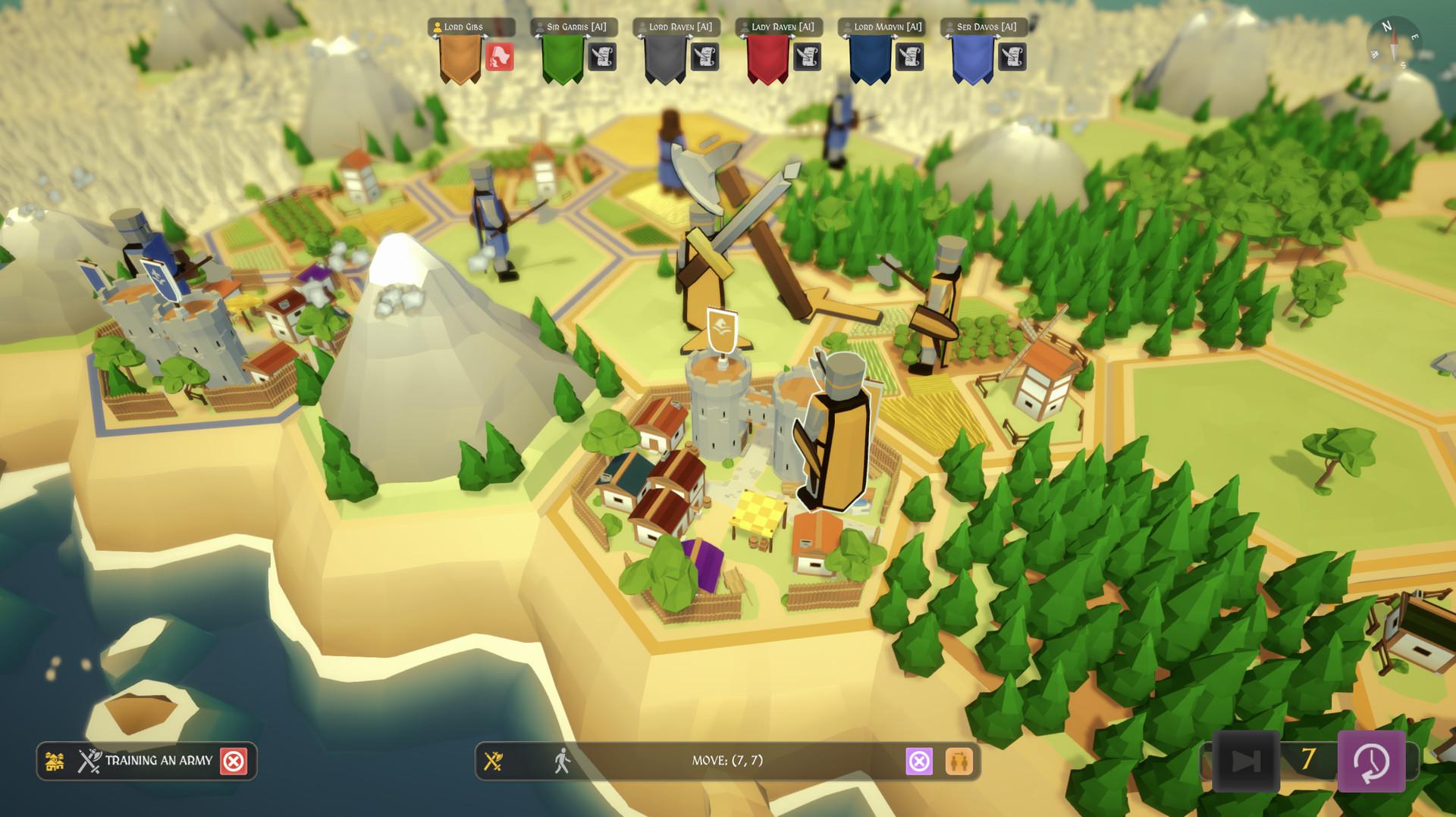Click the skip forward arrow button
The height and width of the screenshot is (817, 1456).
[x=1246, y=761]
